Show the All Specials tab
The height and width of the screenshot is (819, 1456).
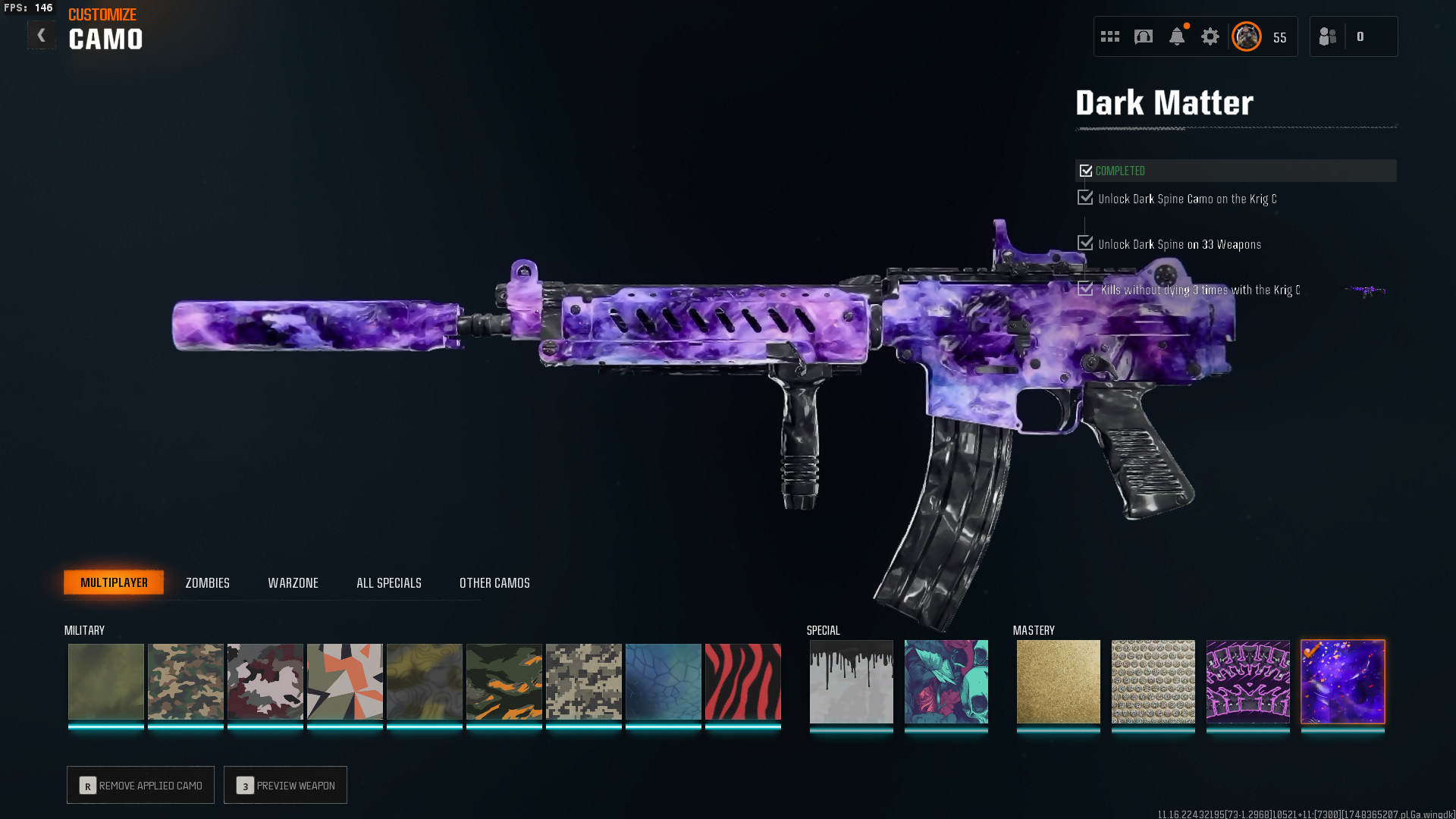[388, 583]
